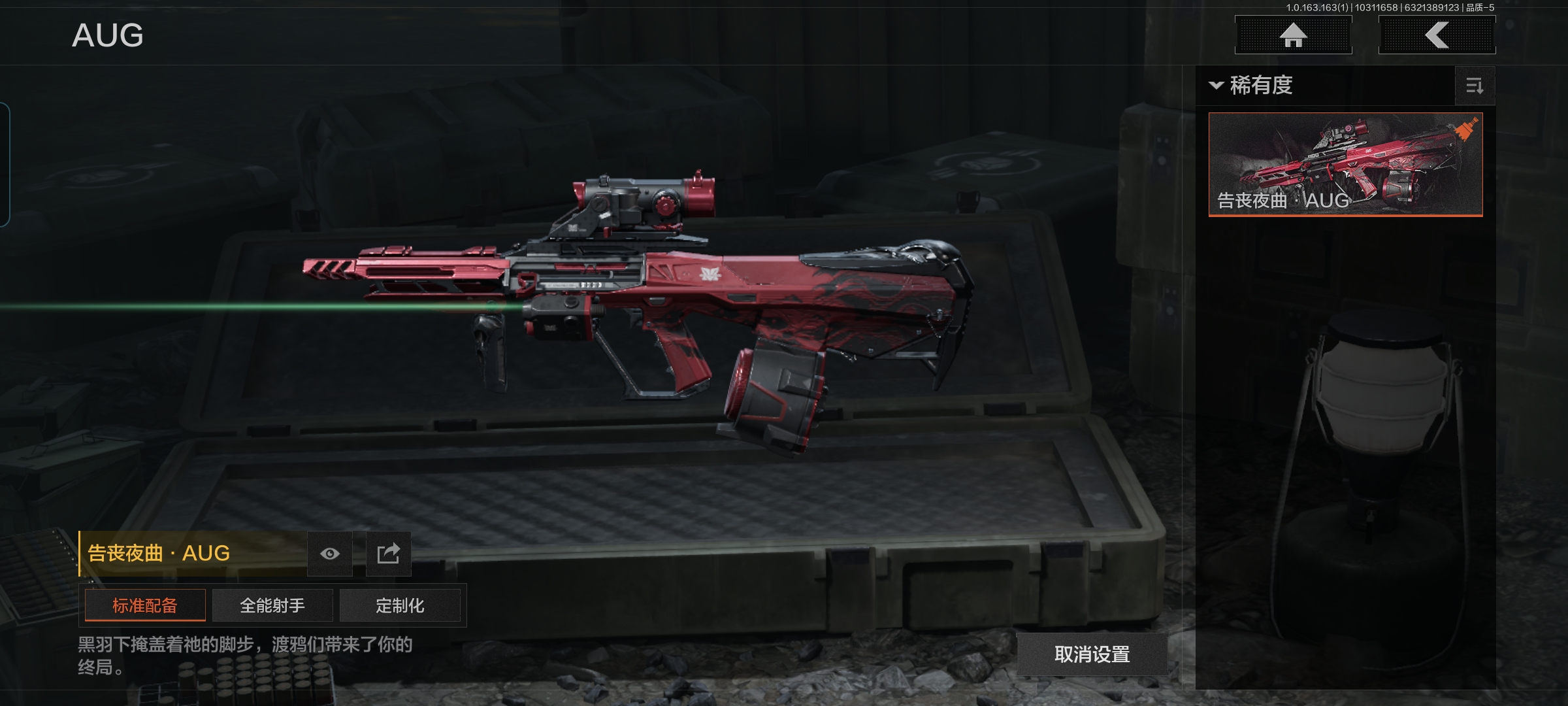The width and height of the screenshot is (1568, 706).
Task: Go to the home screen
Action: pos(1293,35)
